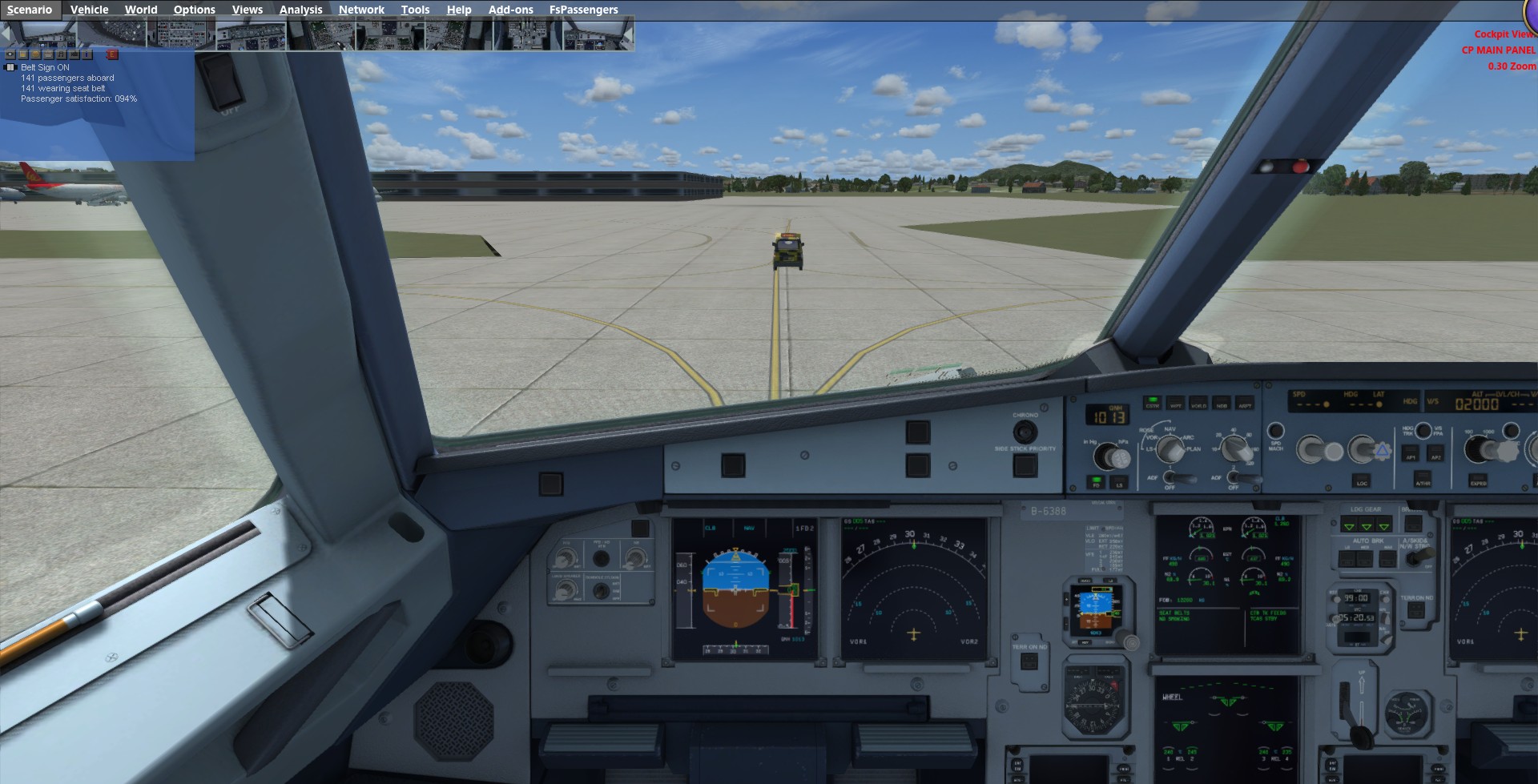
Task: Toggle the A/THR autothrust button
Action: pyautogui.click(x=1423, y=480)
